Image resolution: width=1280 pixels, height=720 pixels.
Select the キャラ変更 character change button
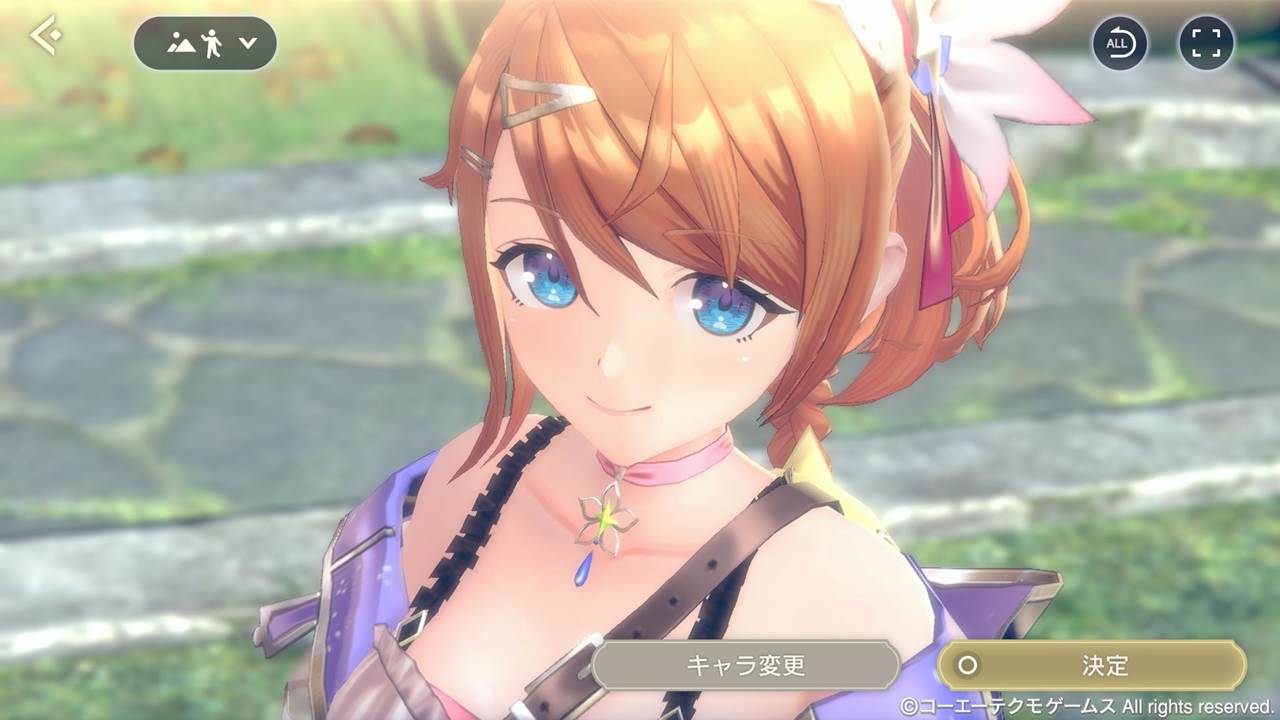(745, 665)
